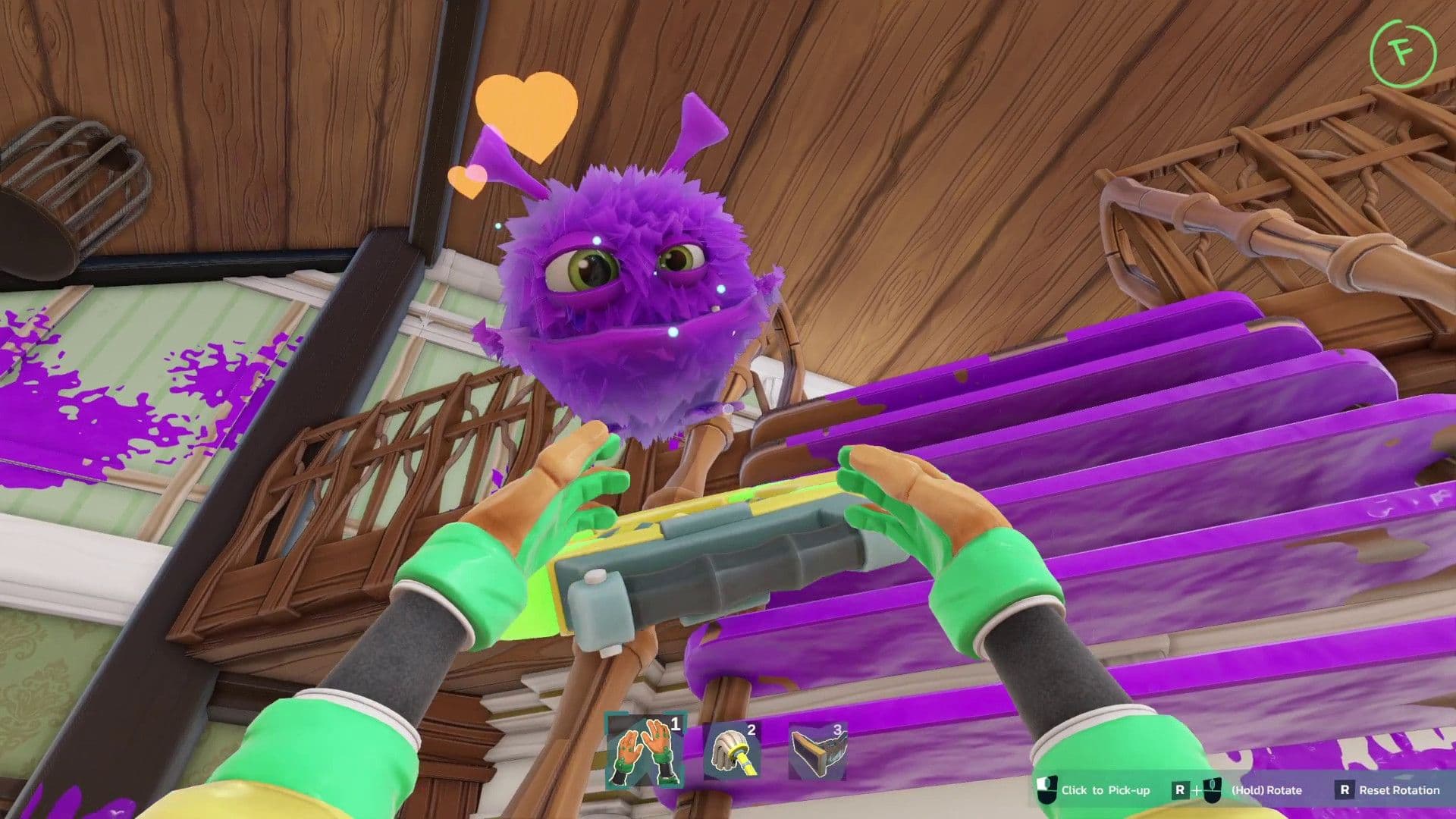Select the scraper in hotbar slot 3
The width and height of the screenshot is (1456, 819).
coord(820,749)
